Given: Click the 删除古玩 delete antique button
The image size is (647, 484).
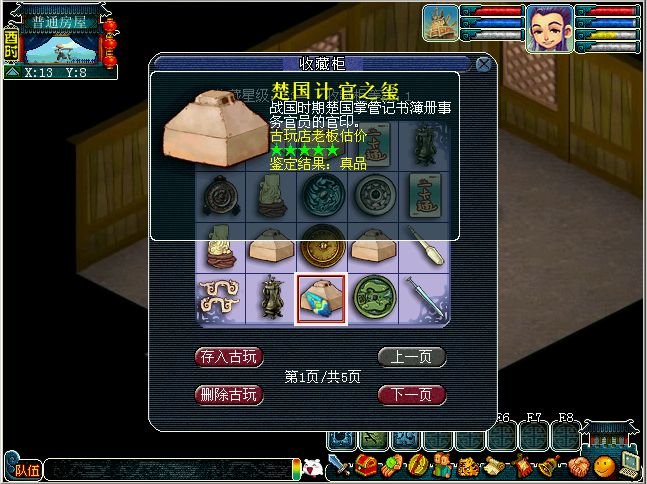Looking at the screenshot, I should coord(229,395).
